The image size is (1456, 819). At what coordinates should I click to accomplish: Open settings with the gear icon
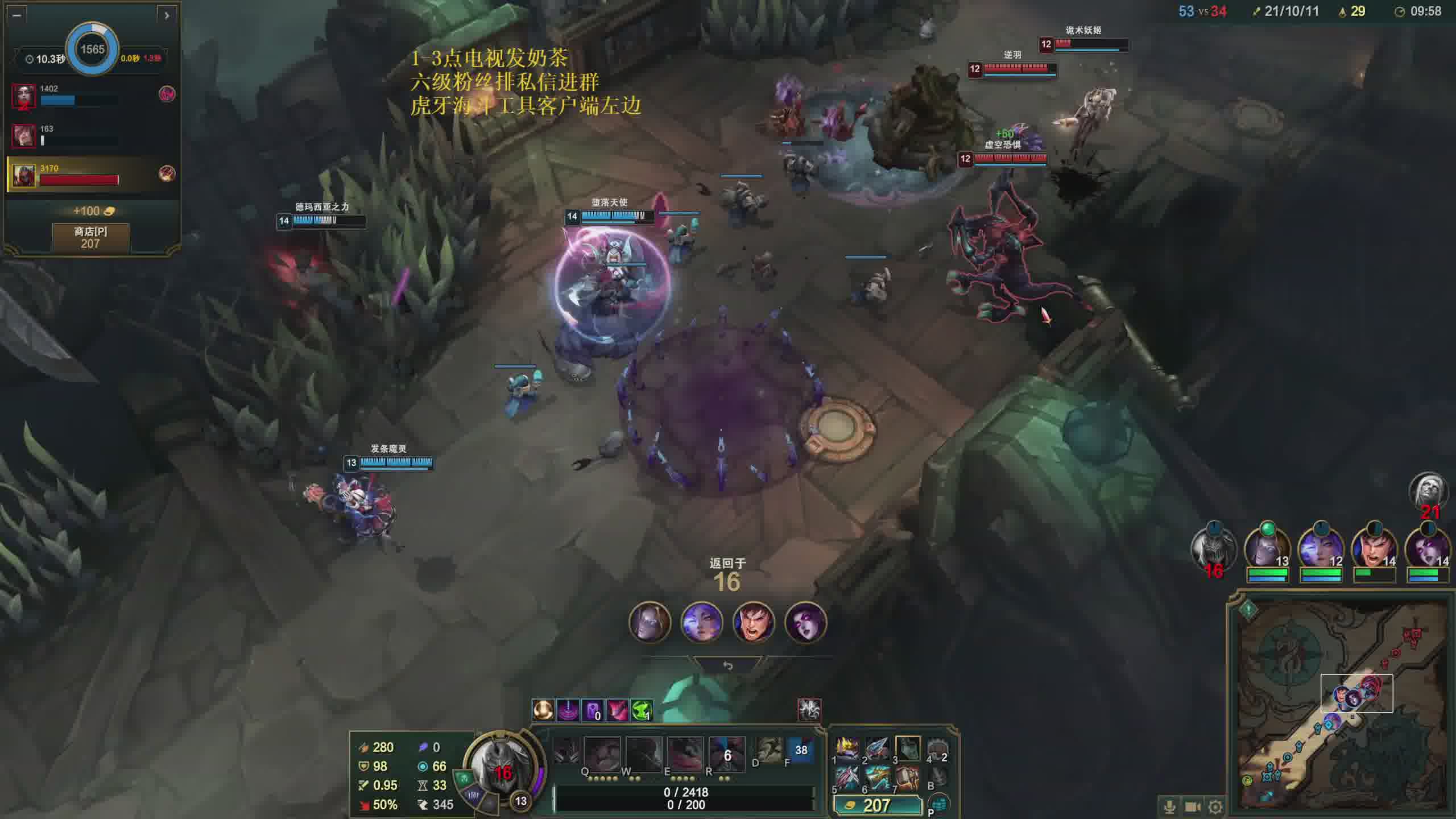click(x=1215, y=806)
